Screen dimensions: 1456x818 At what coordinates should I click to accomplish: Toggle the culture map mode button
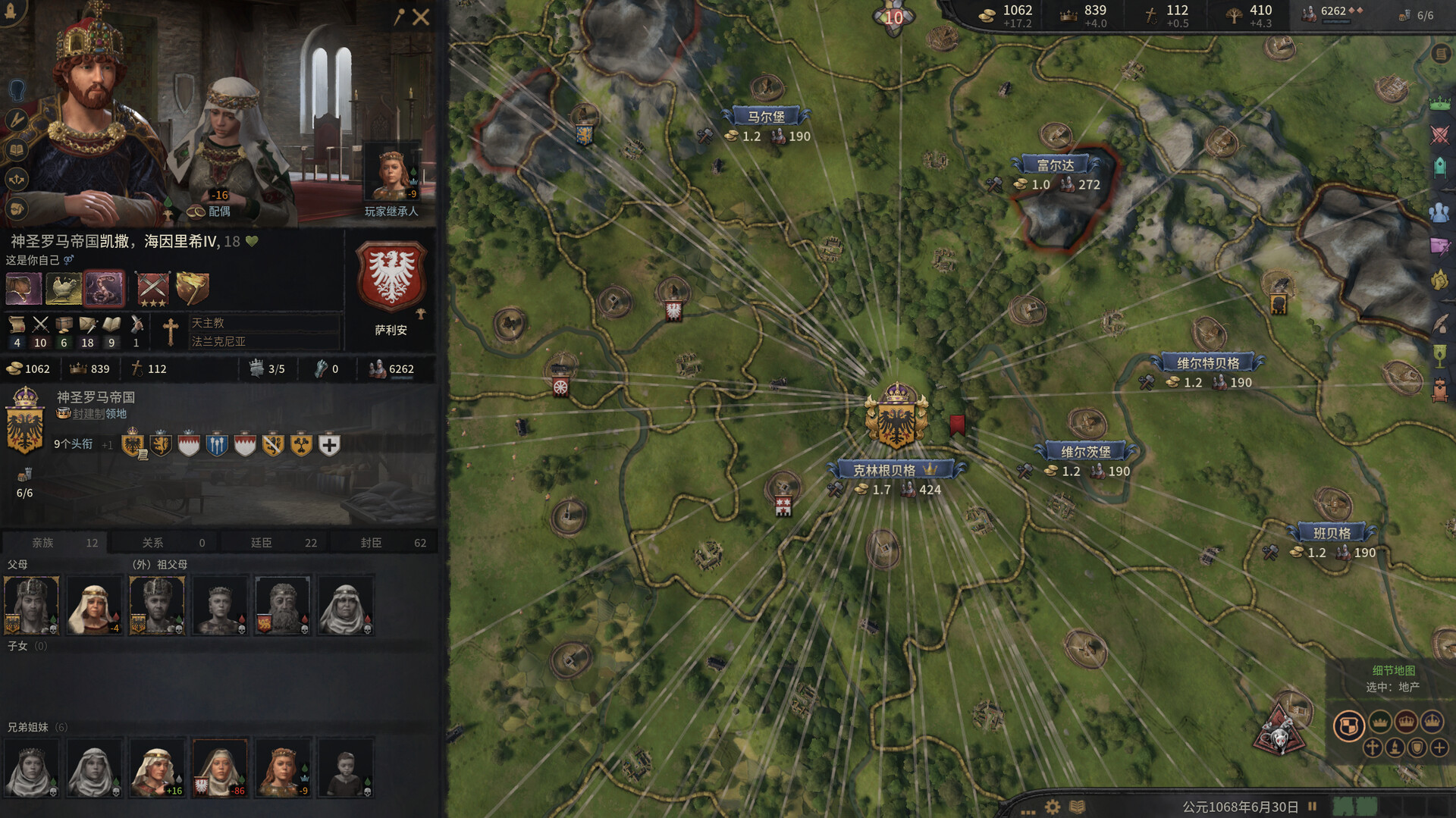click(1395, 749)
